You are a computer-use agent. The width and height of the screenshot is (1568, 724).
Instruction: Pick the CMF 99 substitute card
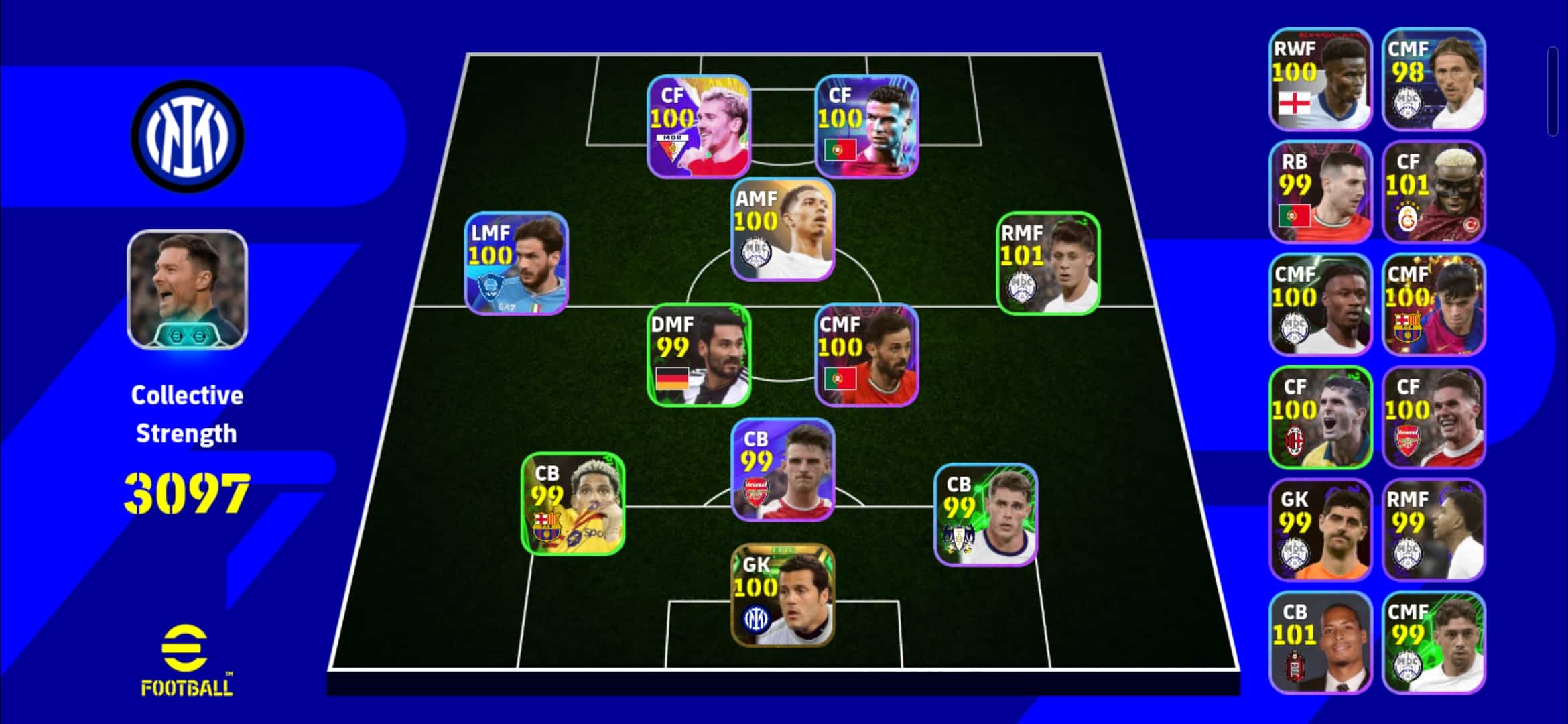[1433, 642]
